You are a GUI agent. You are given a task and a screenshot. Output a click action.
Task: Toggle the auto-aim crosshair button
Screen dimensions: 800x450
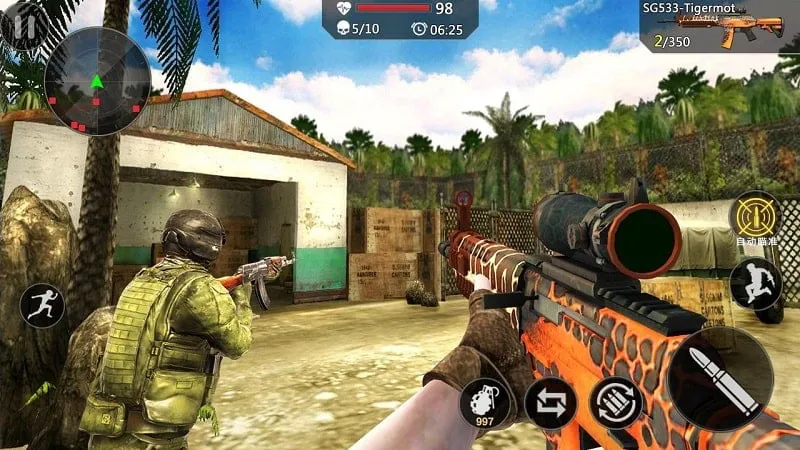pos(755,215)
